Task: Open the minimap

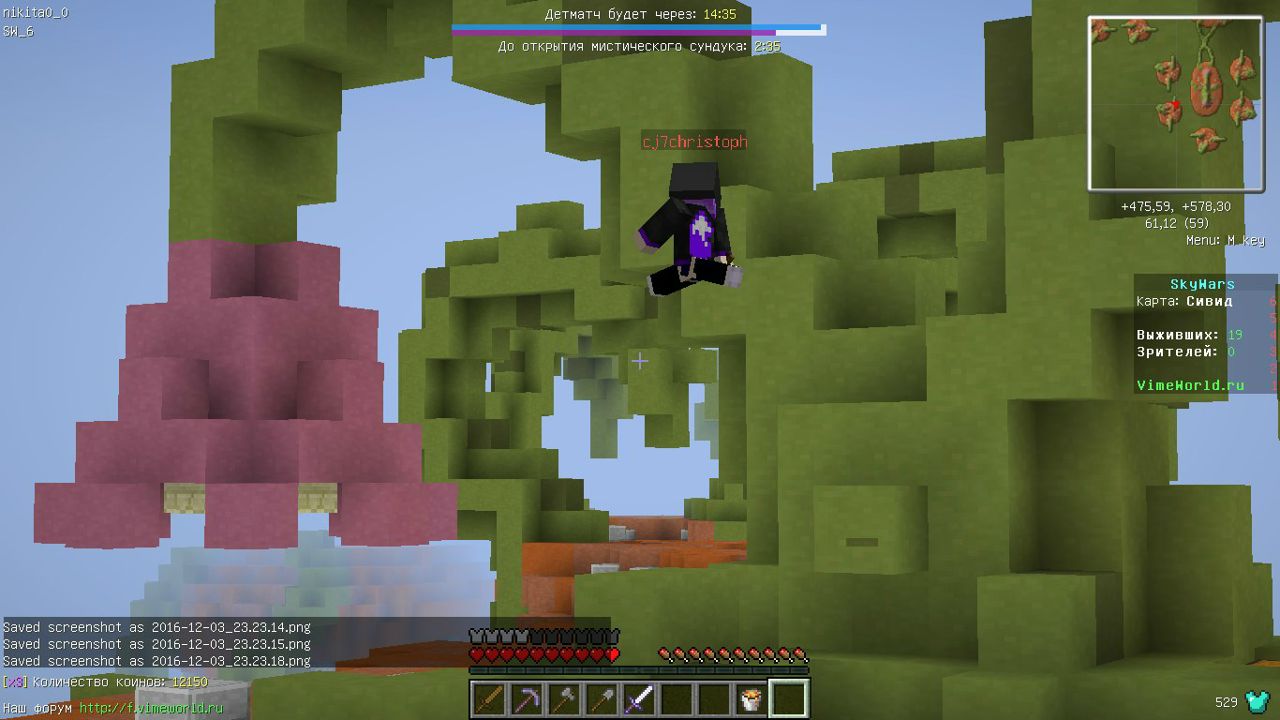Action: pyautogui.click(x=1175, y=103)
